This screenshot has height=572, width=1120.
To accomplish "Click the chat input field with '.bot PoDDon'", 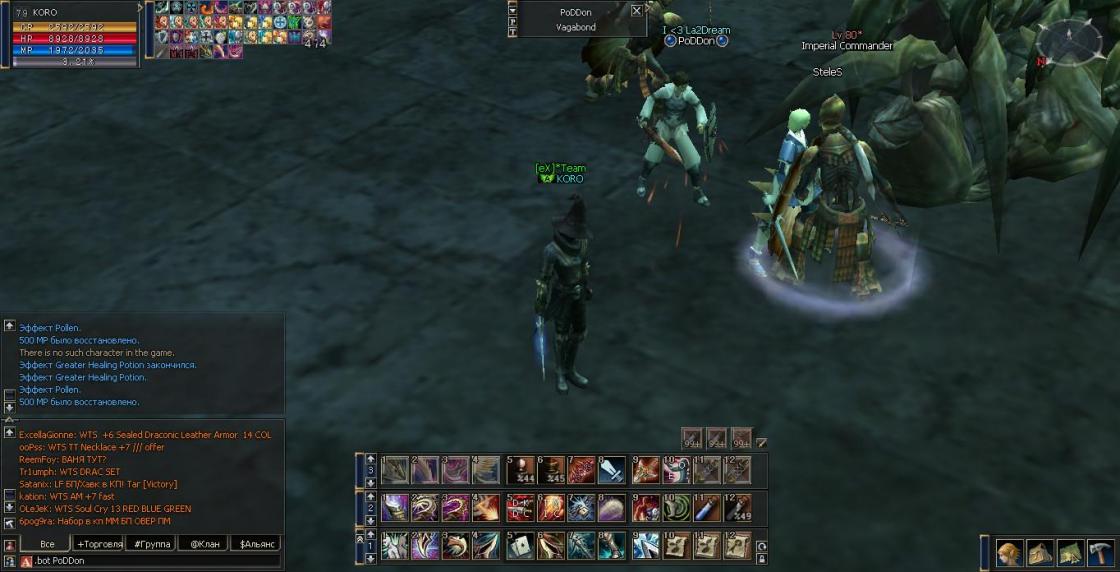I will 150,561.
